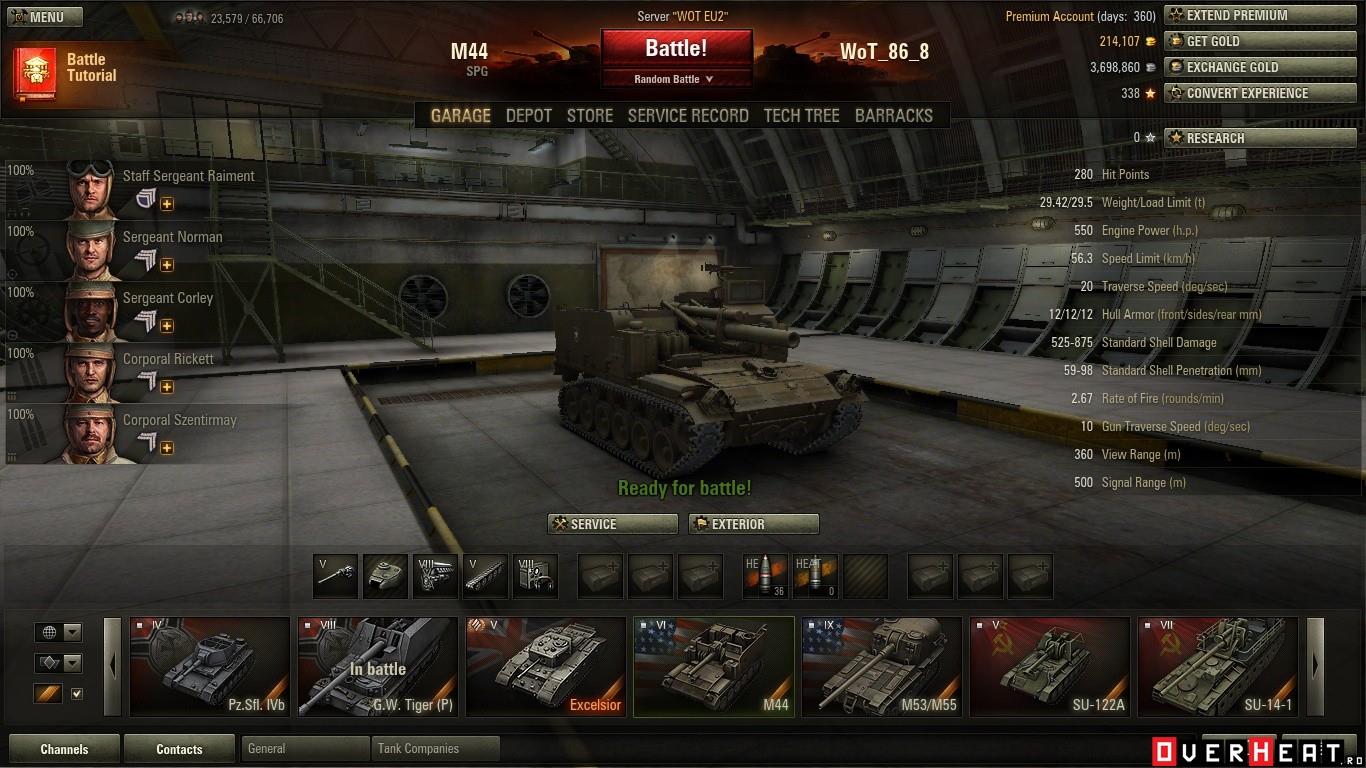
Task: Open the Barracks tab
Action: 893,116
